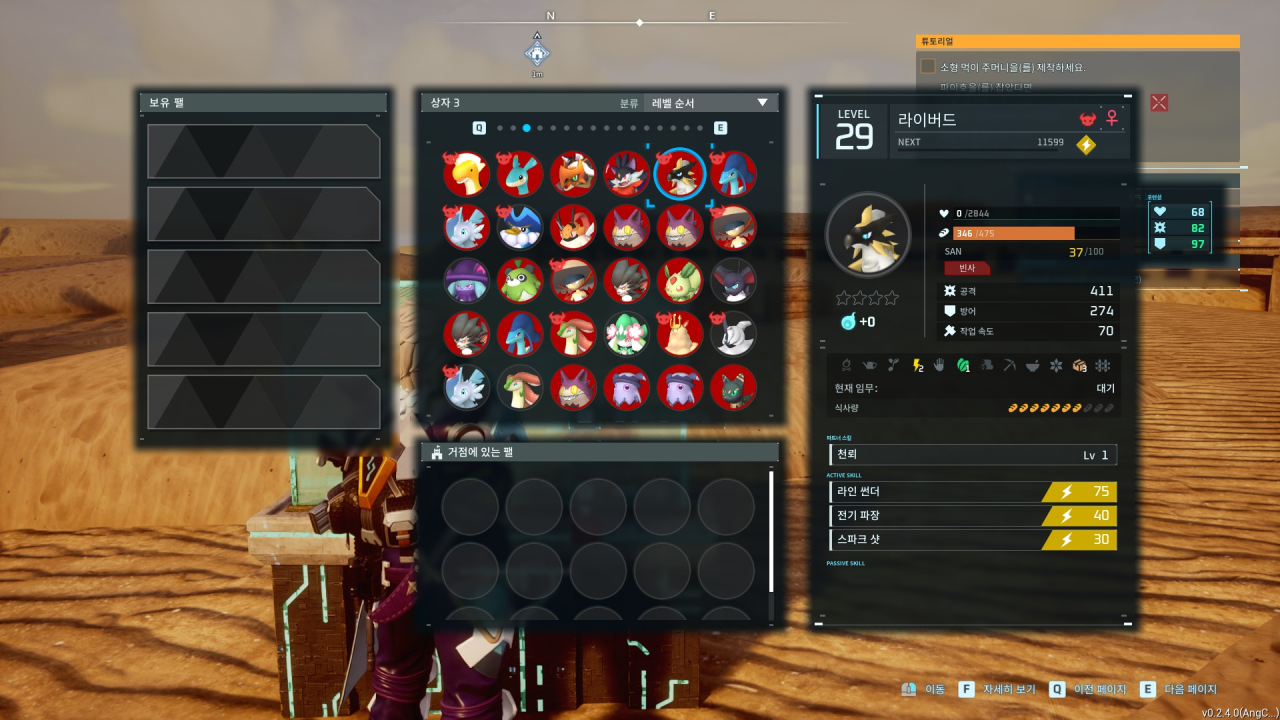Select the yellow pal with white crest

click(x=467, y=174)
